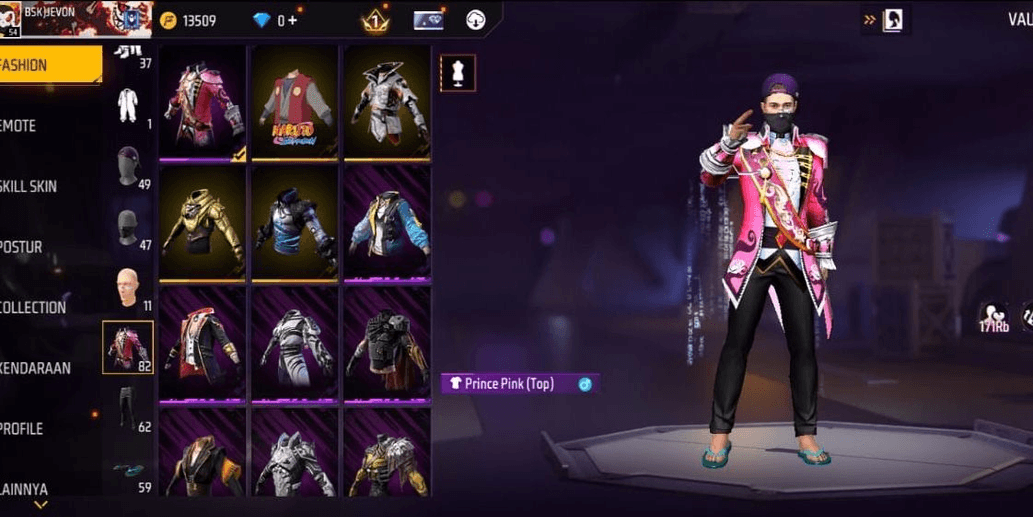Viewport: 1033px width, 517px height.
Task: Select the Prince Pink jacket item
Action: click(203, 101)
